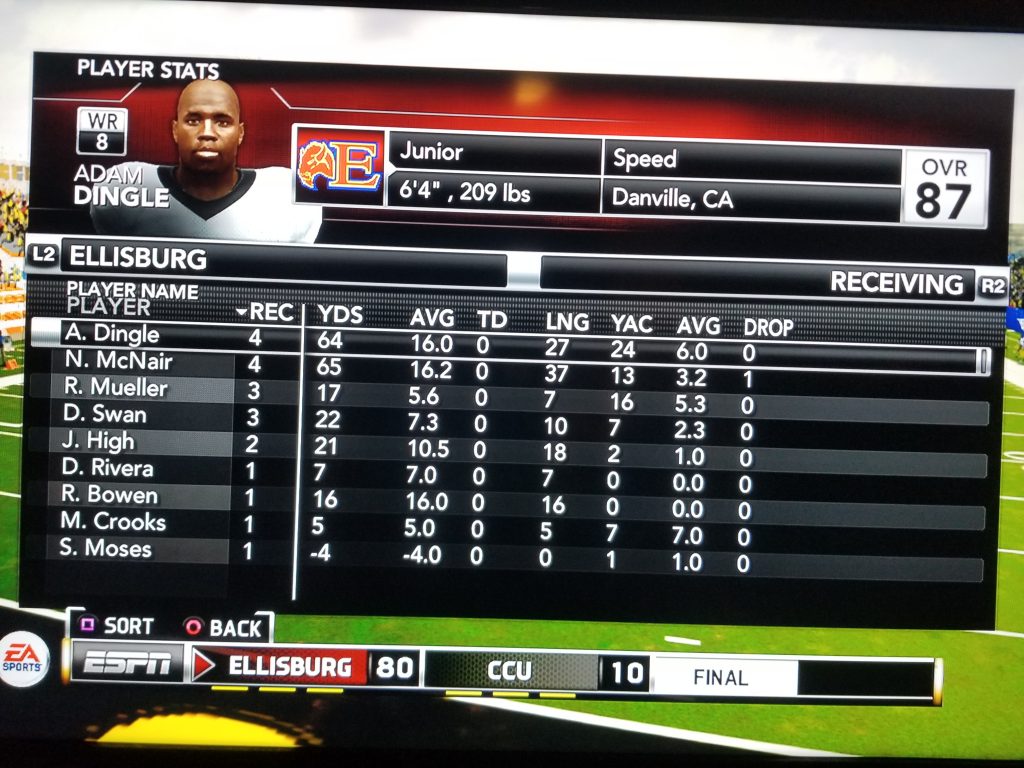Sort by the DROP column header
The width and height of the screenshot is (1024, 768).
pos(768,327)
